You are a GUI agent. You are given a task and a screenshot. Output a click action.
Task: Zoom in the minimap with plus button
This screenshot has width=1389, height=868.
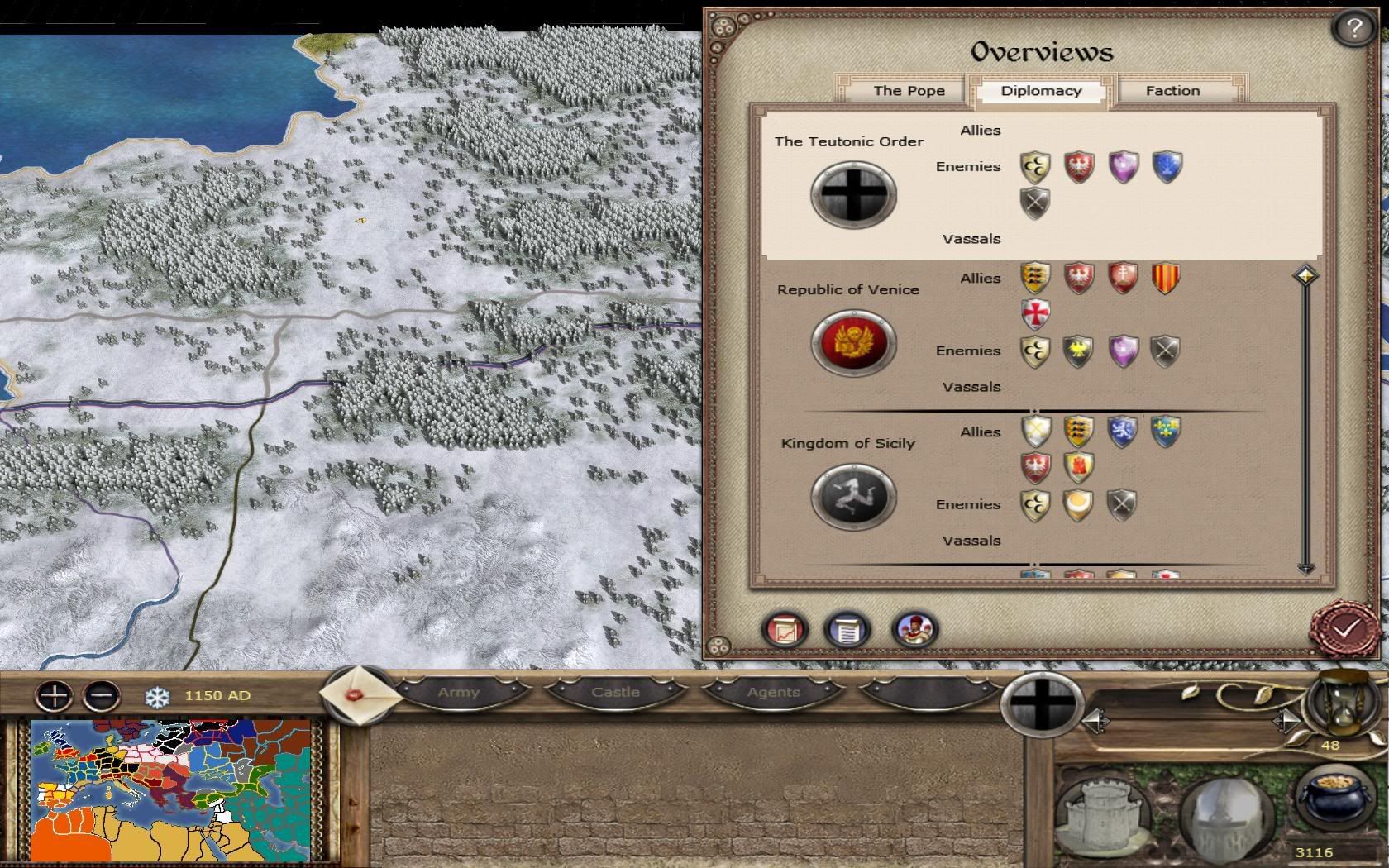click(x=54, y=695)
